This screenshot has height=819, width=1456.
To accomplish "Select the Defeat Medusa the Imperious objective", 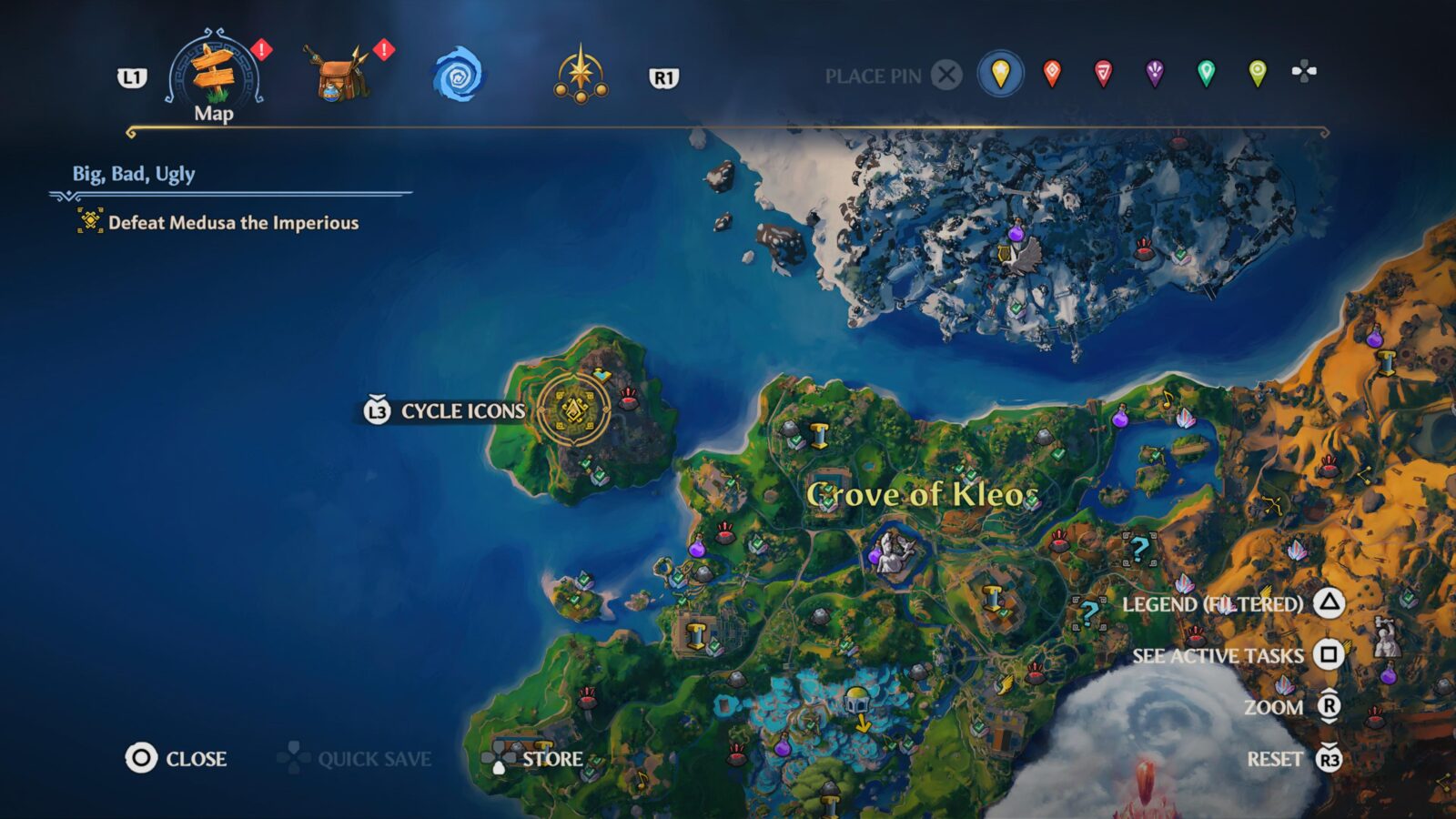I will pyautogui.click(x=233, y=223).
